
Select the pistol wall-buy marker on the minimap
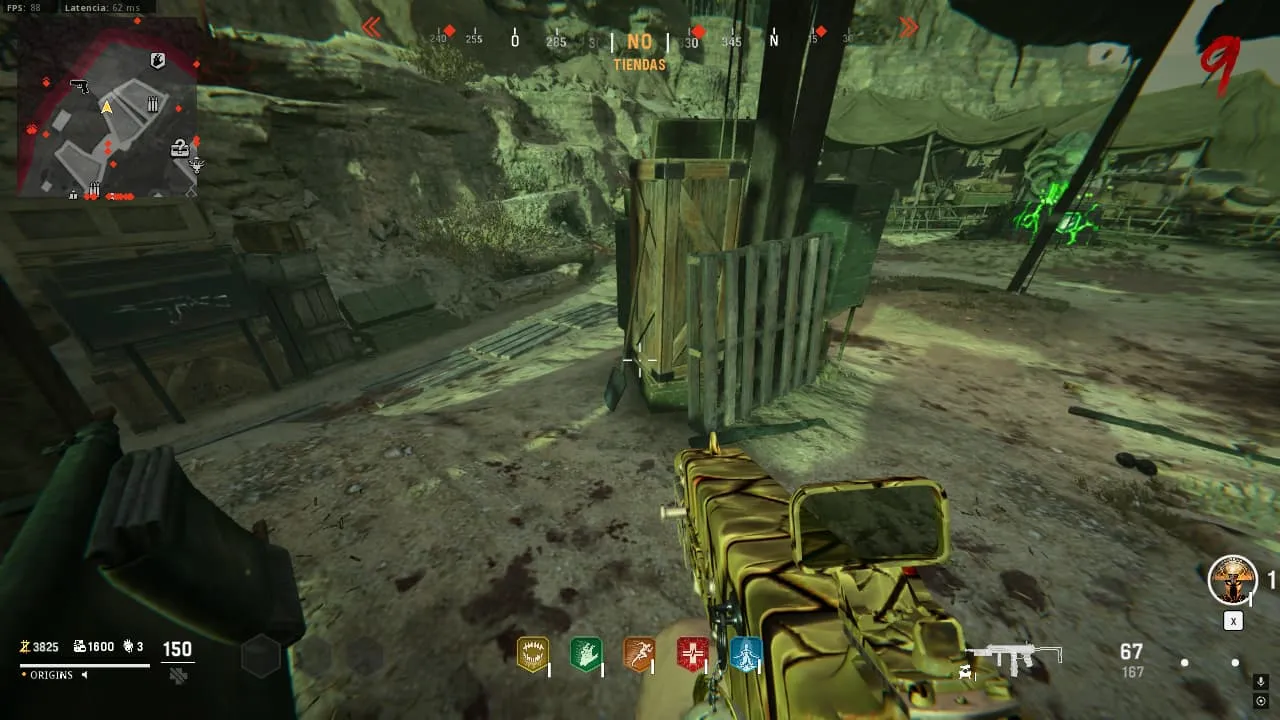pyautogui.click(x=80, y=86)
